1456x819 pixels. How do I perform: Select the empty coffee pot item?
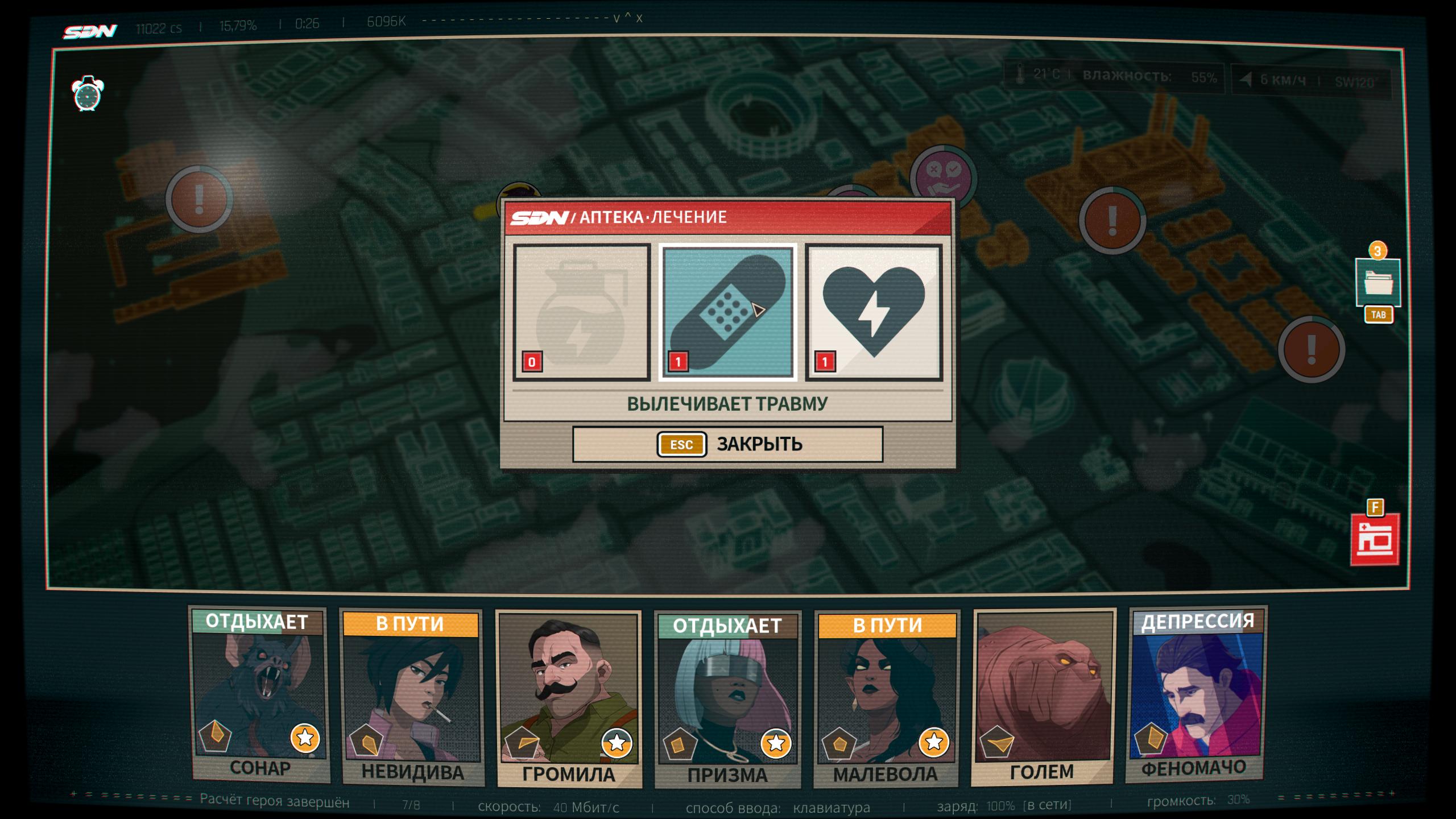point(581,312)
